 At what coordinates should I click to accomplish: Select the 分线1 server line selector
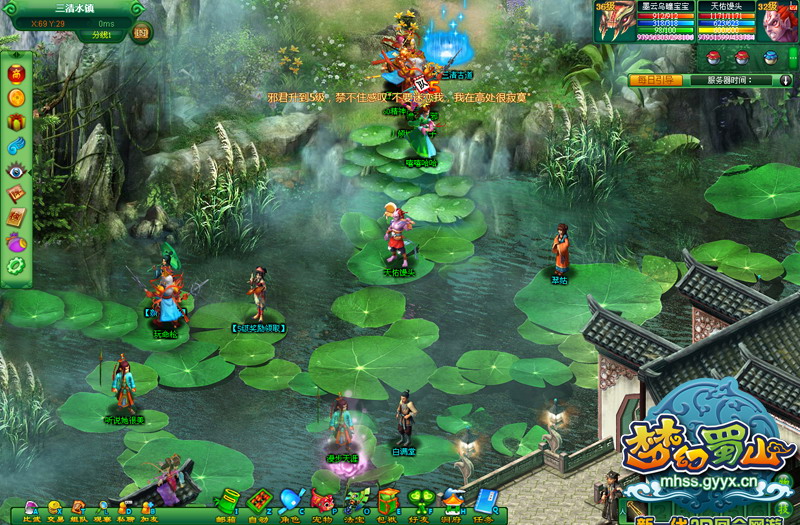tap(101, 35)
